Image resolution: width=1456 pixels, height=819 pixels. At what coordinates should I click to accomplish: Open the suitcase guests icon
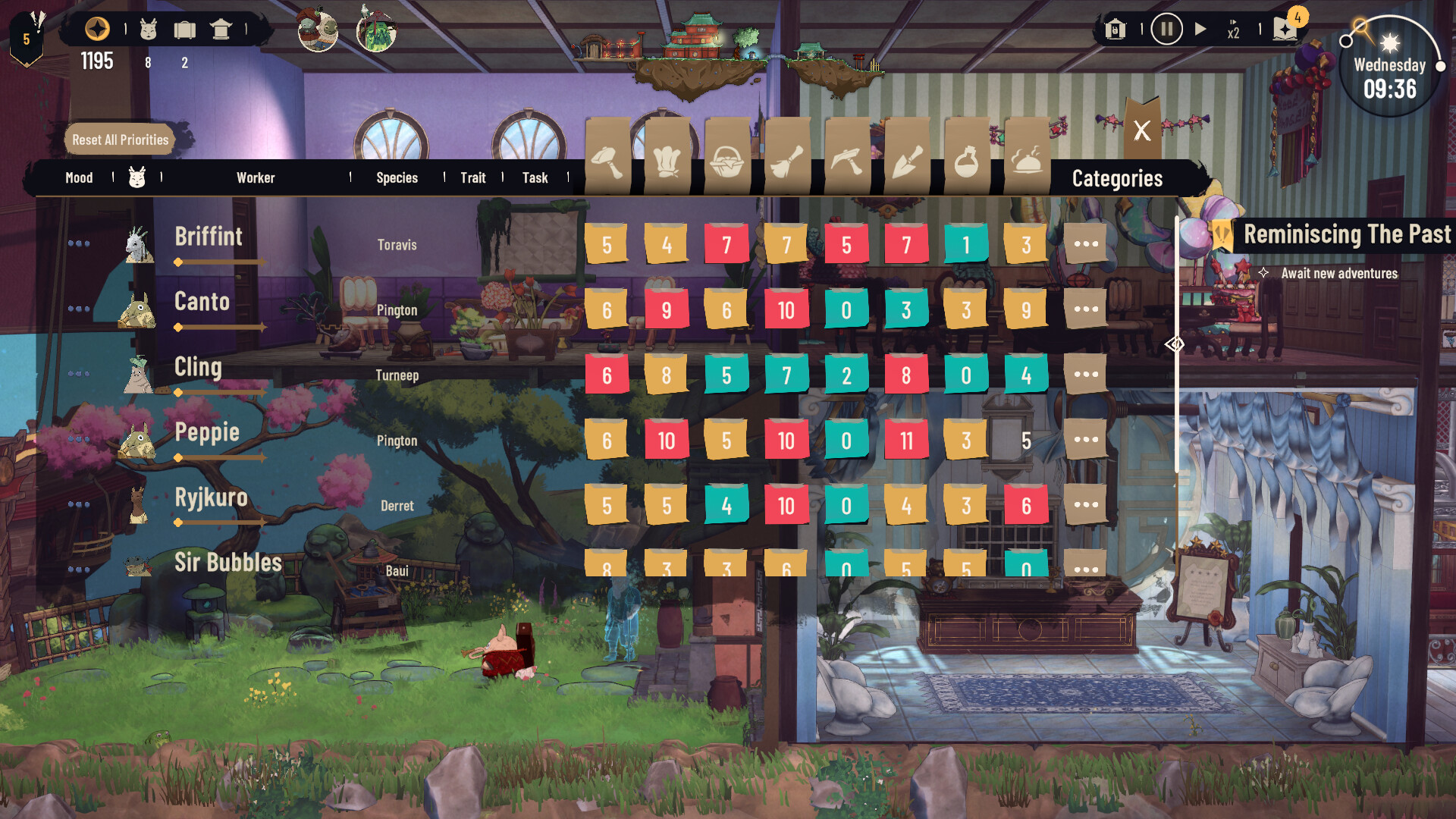coord(184,30)
